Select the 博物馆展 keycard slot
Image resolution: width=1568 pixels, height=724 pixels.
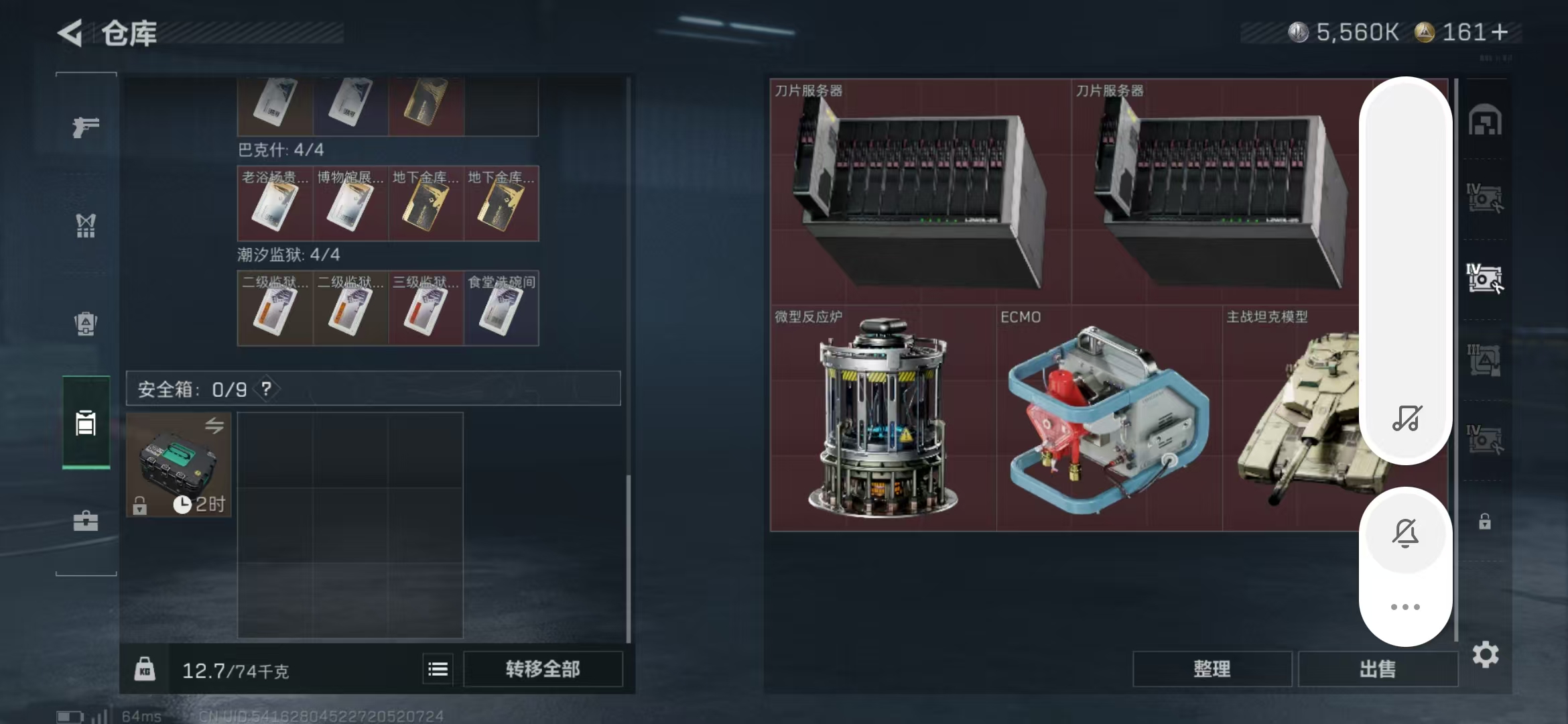[350, 203]
